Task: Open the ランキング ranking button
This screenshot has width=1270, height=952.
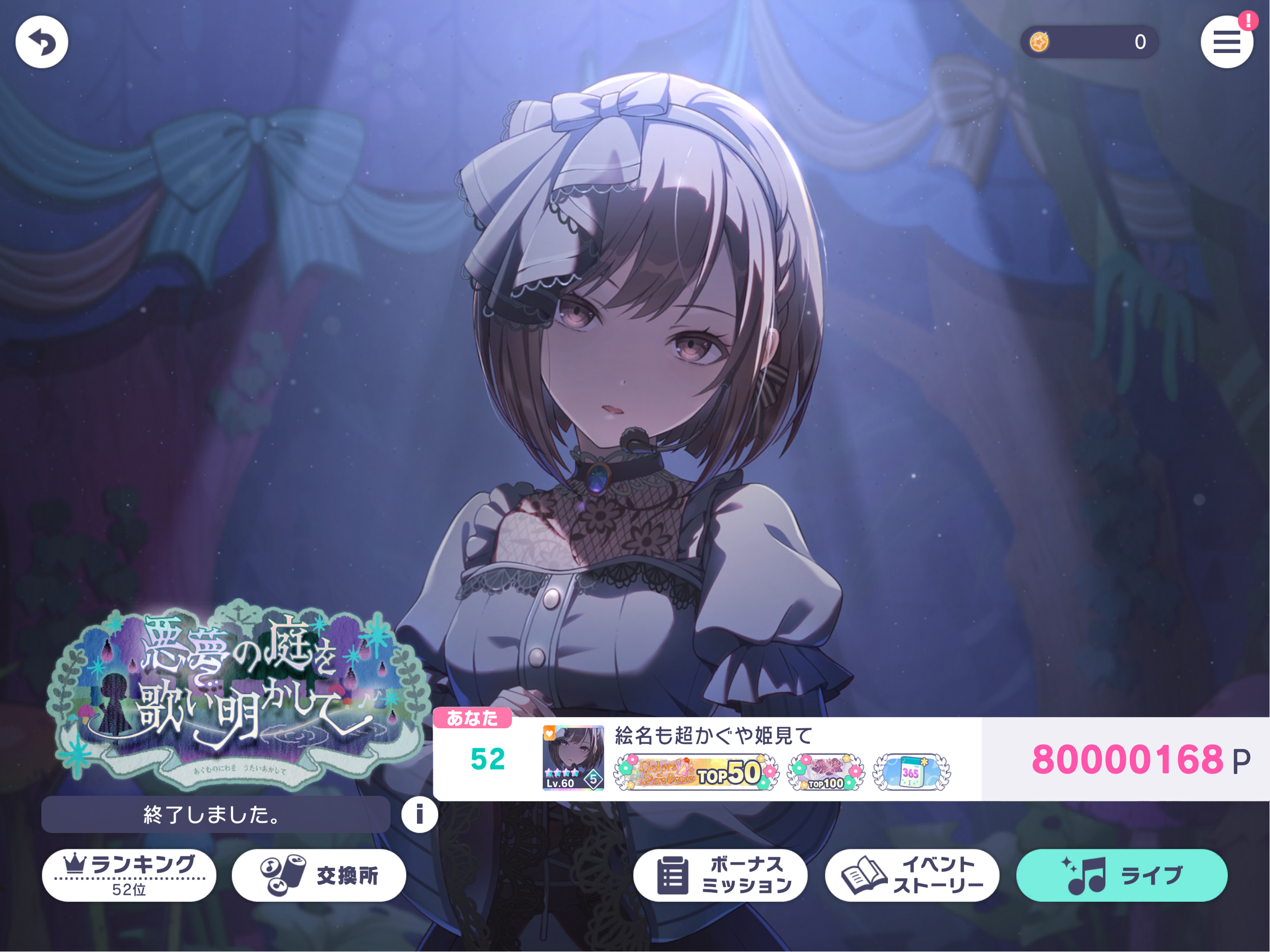Action: click(129, 874)
